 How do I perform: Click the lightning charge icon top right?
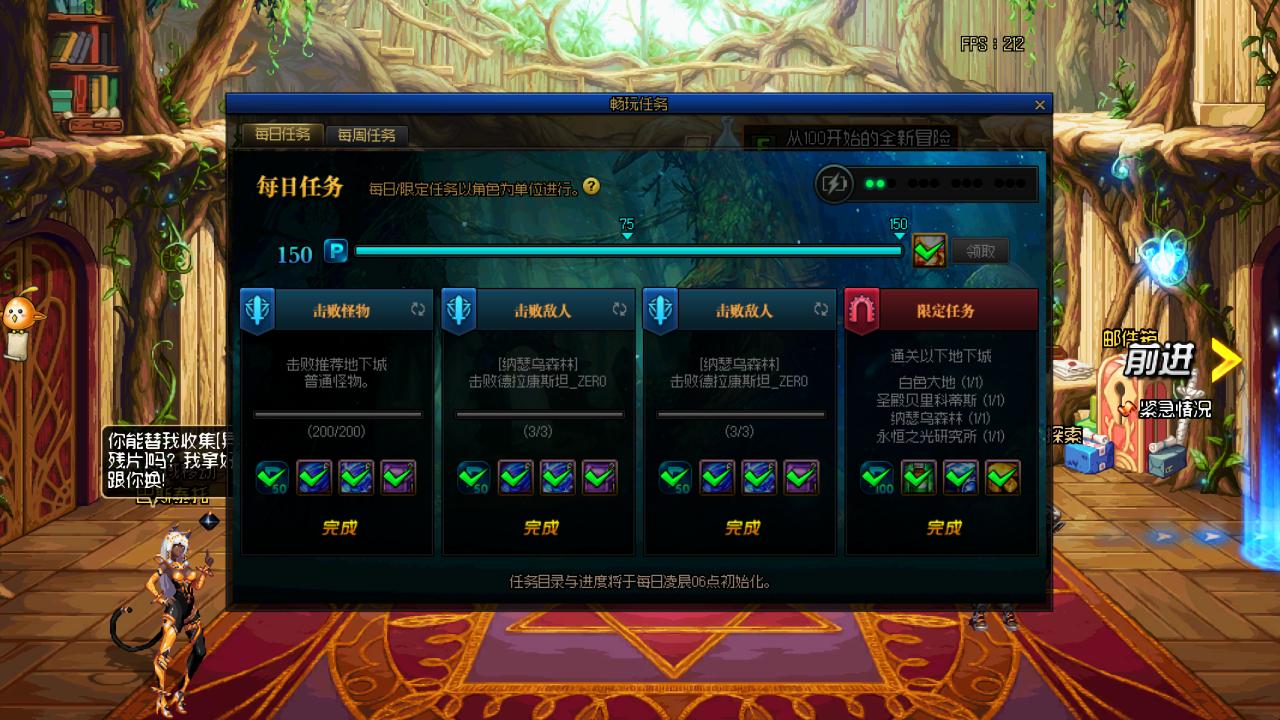pyautogui.click(x=836, y=183)
